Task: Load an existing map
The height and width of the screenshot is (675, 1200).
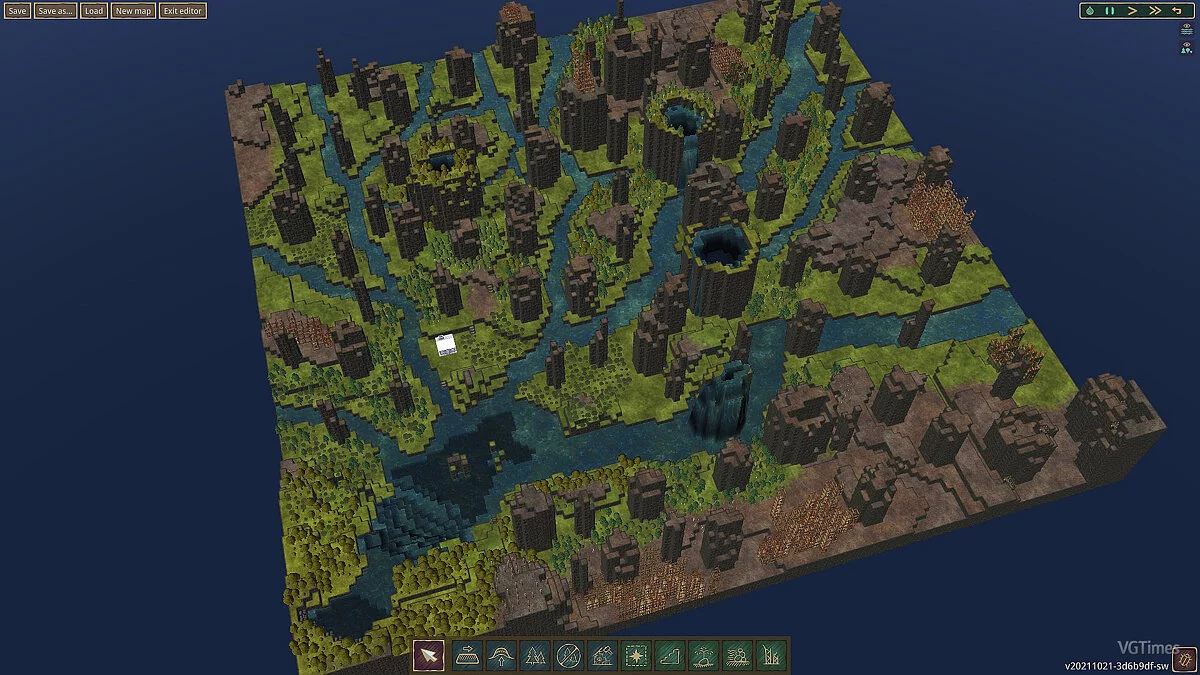Action: [94, 11]
